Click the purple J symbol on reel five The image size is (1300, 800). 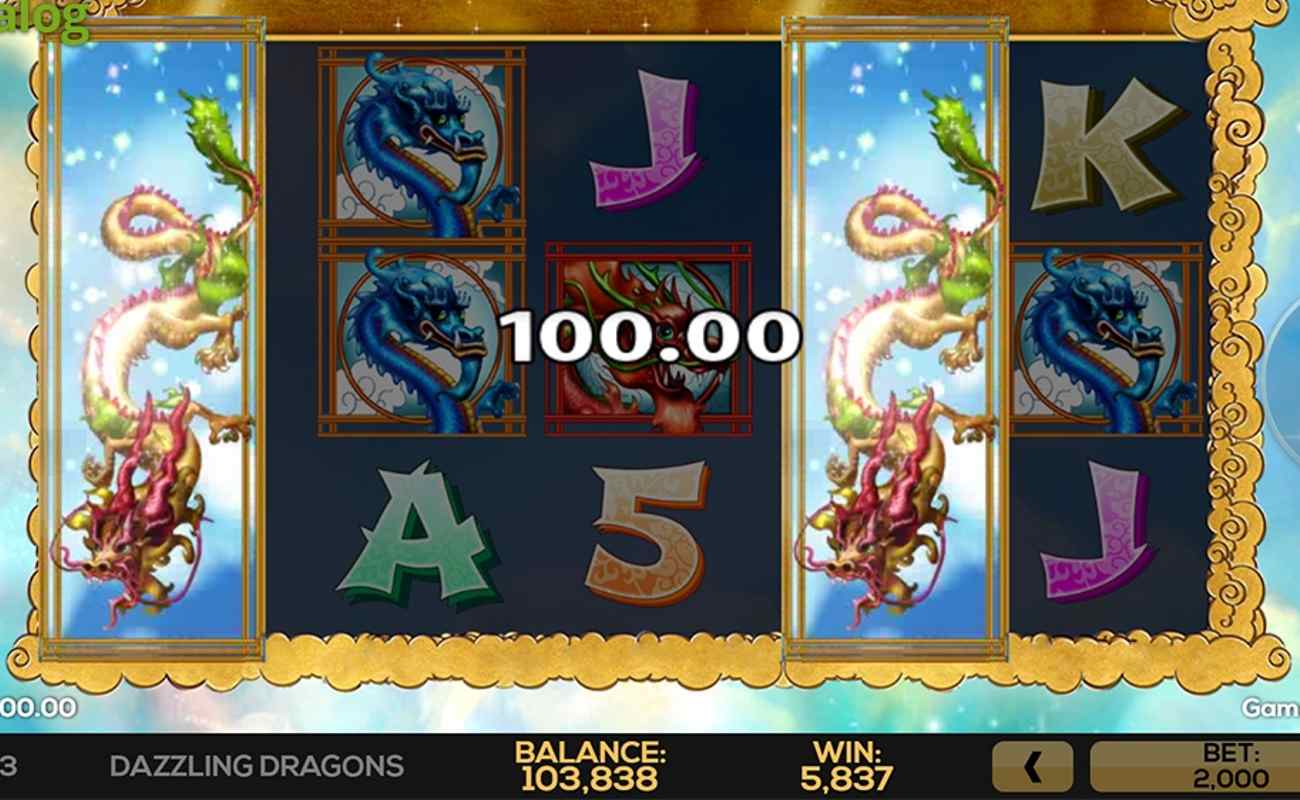pos(1100,525)
